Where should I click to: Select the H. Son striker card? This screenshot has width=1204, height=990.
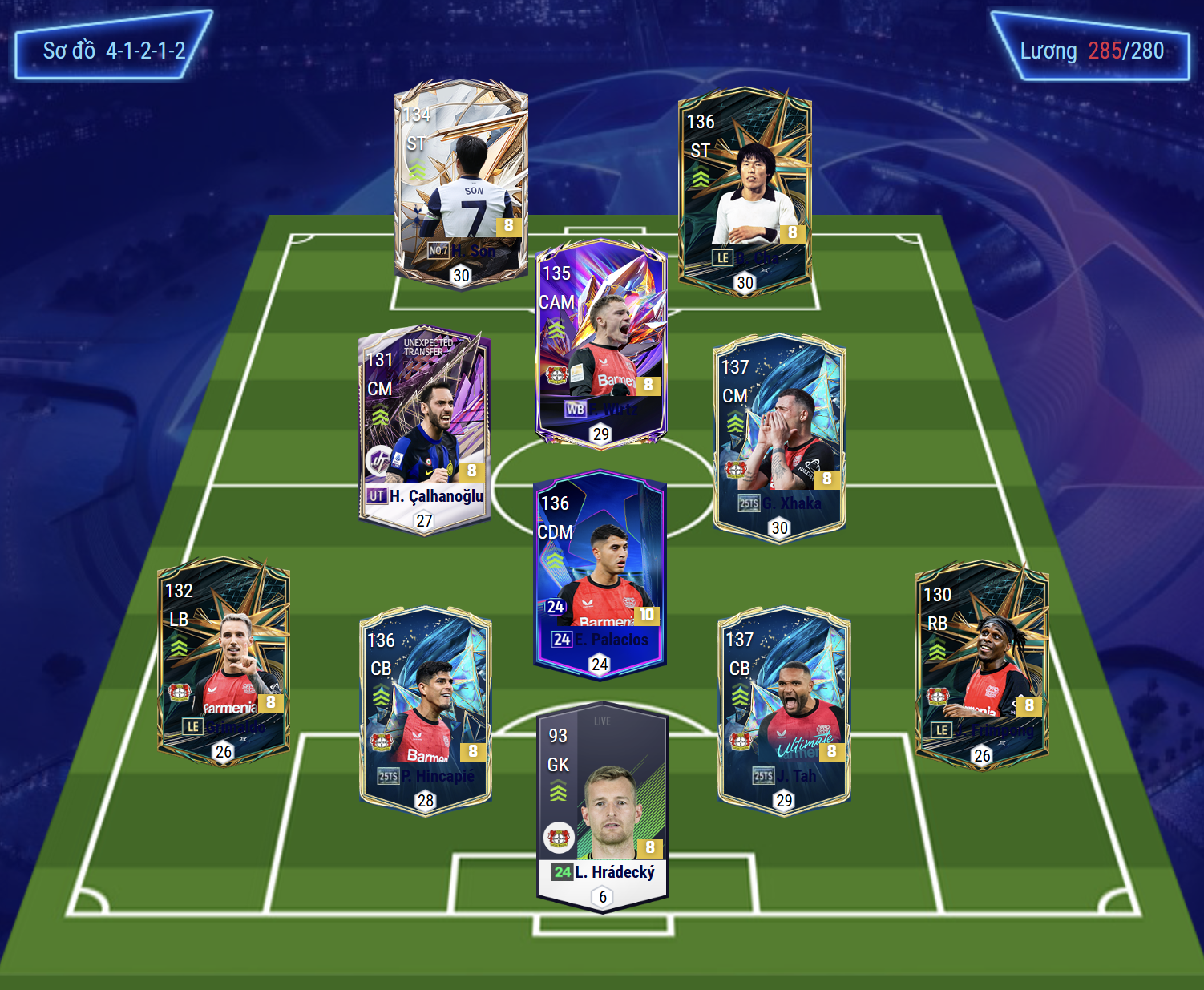pyautogui.click(x=461, y=183)
